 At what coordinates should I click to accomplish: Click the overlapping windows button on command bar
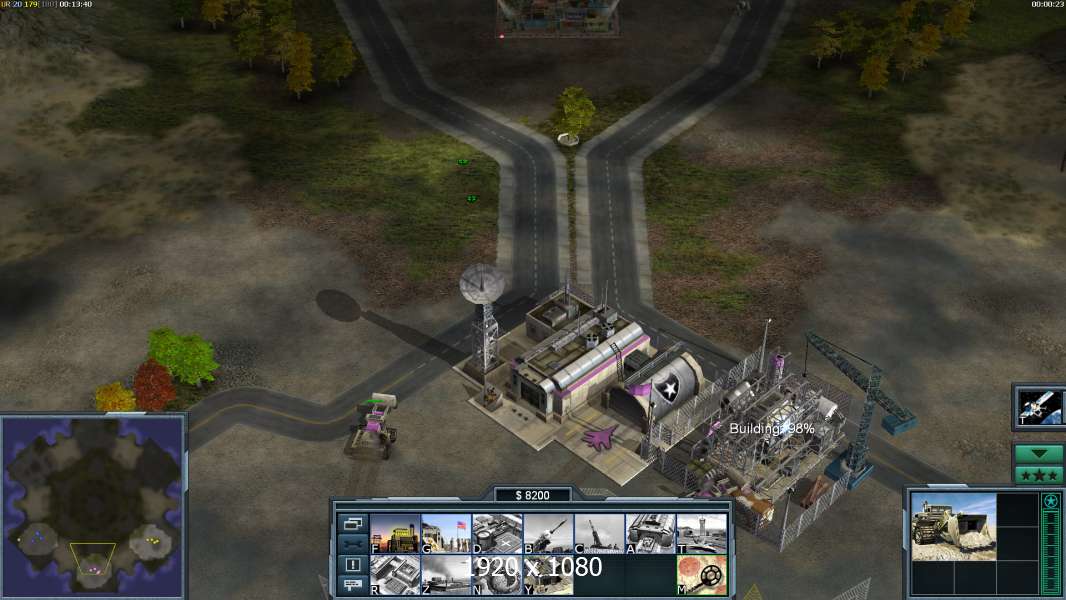coord(352,523)
